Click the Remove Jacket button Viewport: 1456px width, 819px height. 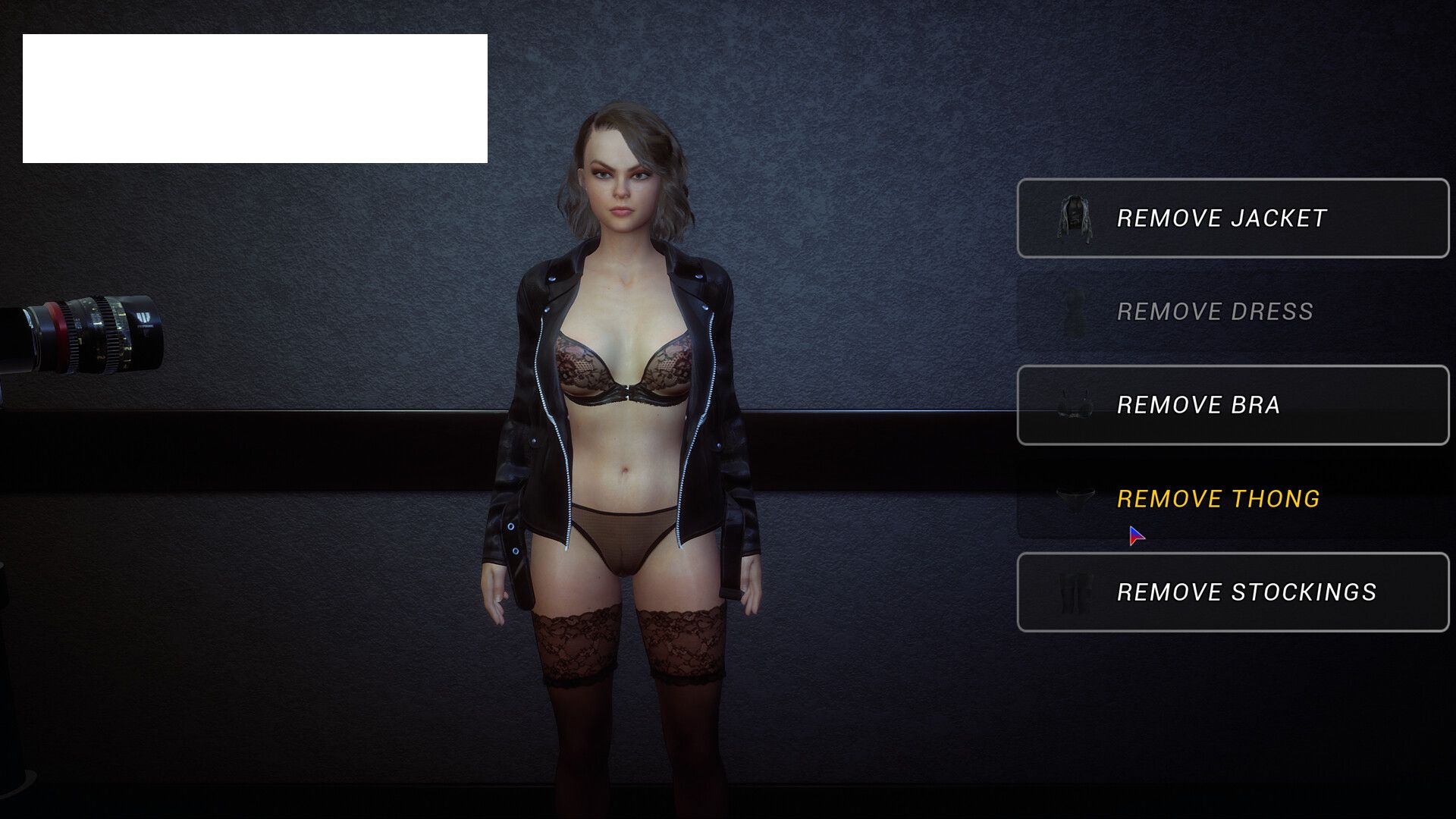tap(1232, 218)
